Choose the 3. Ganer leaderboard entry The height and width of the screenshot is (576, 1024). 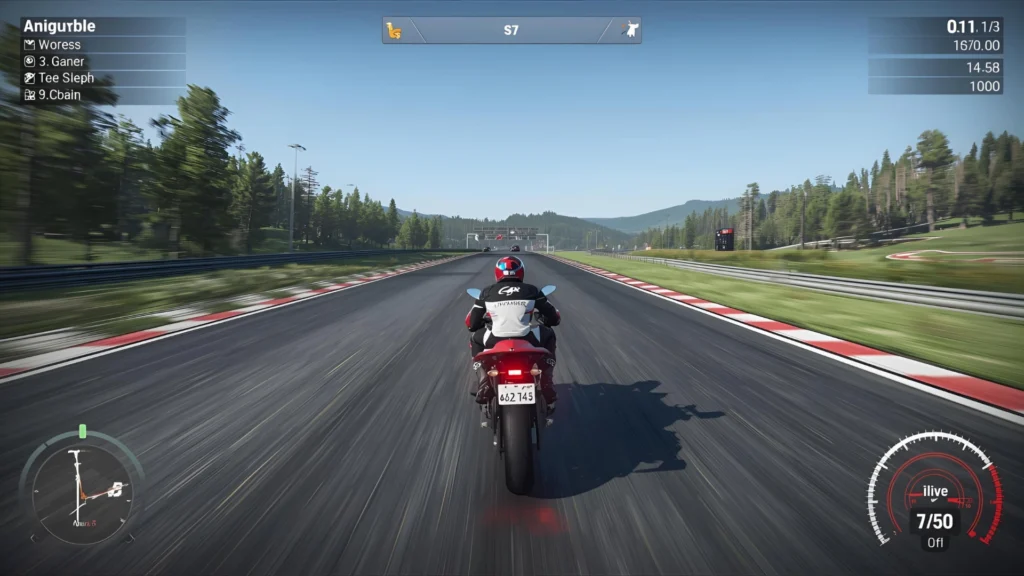coord(100,62)
